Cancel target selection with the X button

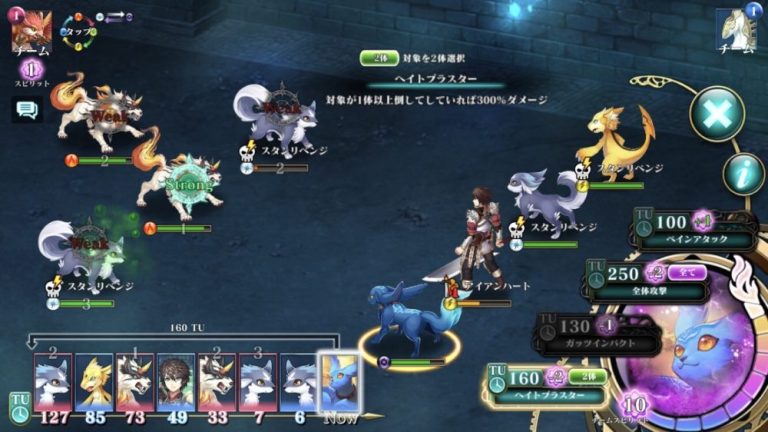click(x=716, y=113)
